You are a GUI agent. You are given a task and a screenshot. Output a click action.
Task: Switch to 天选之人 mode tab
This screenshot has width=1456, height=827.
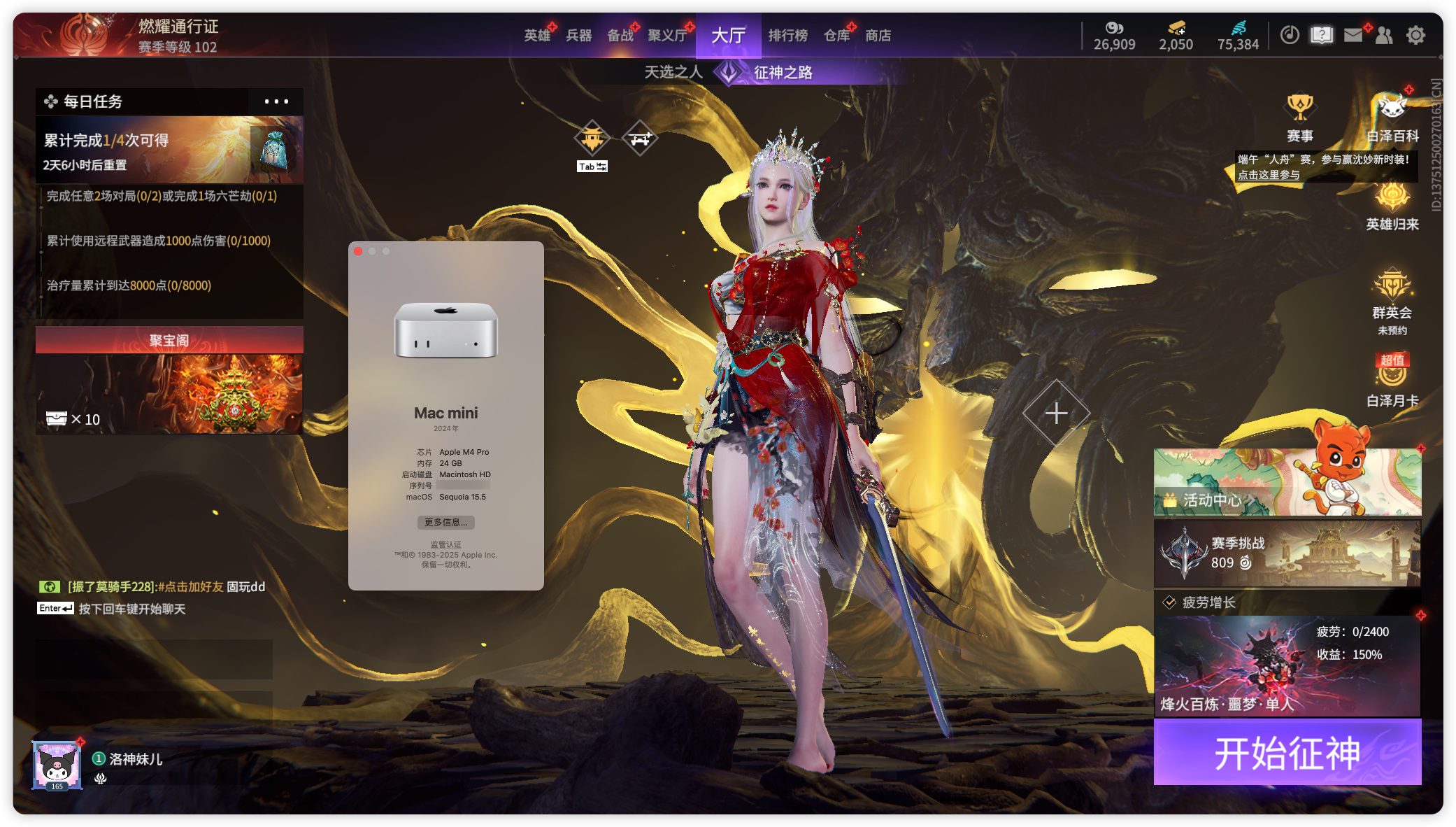673,72
